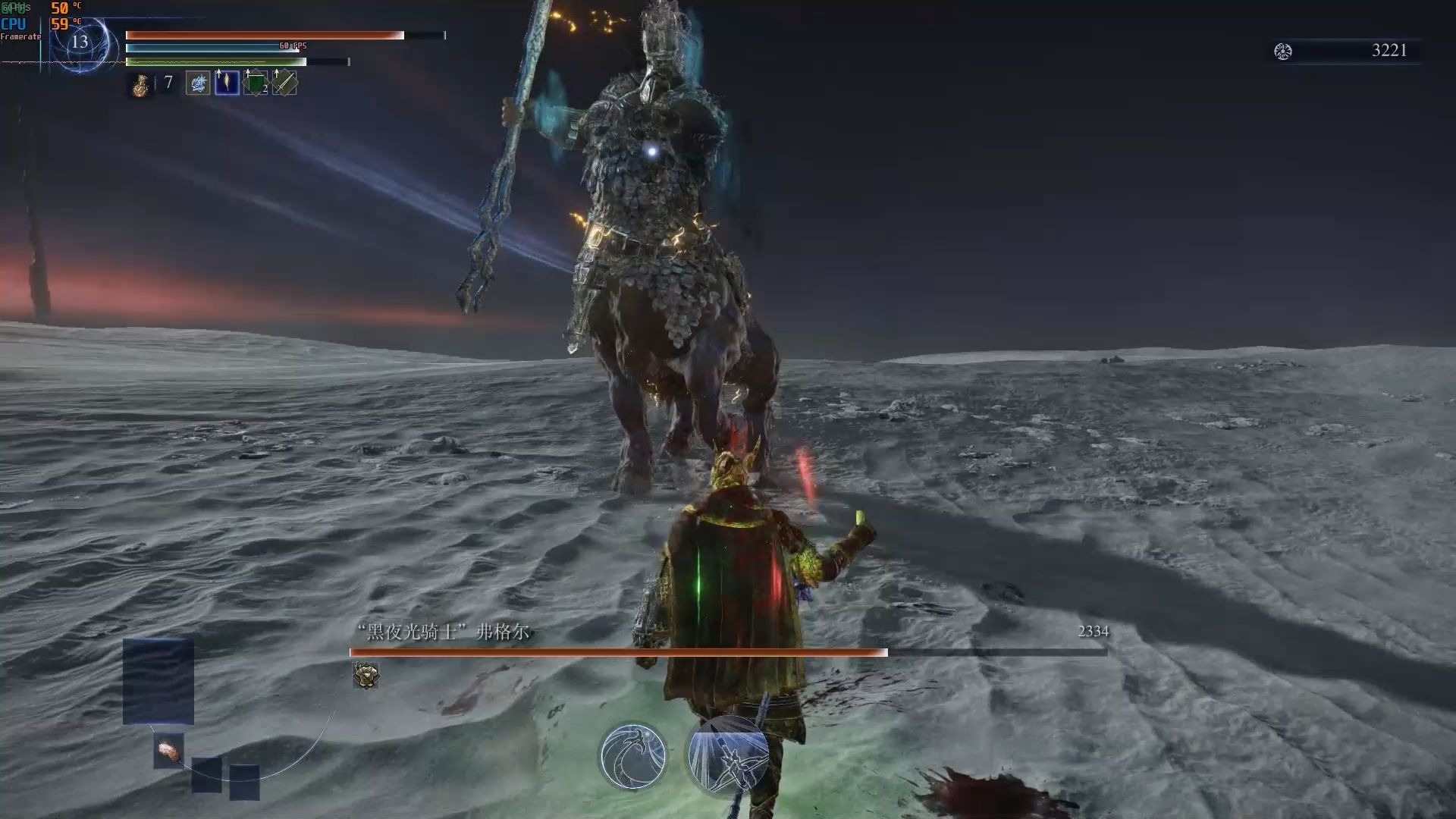Click the frost crystal status effect icon
The height and width of the screenshot is (819, 1456).
pyautogui.click(x=198, y=83)
